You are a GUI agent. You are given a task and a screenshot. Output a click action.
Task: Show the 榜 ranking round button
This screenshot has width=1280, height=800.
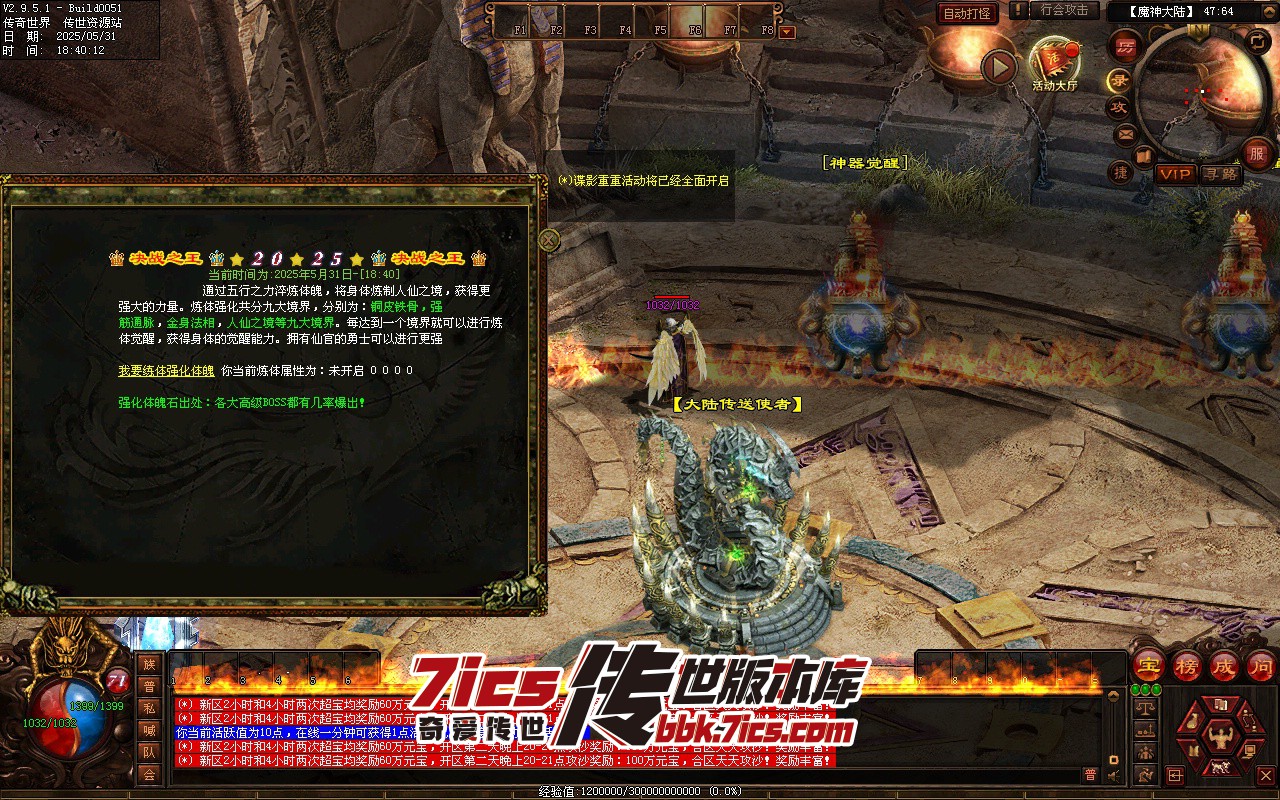1187,665
